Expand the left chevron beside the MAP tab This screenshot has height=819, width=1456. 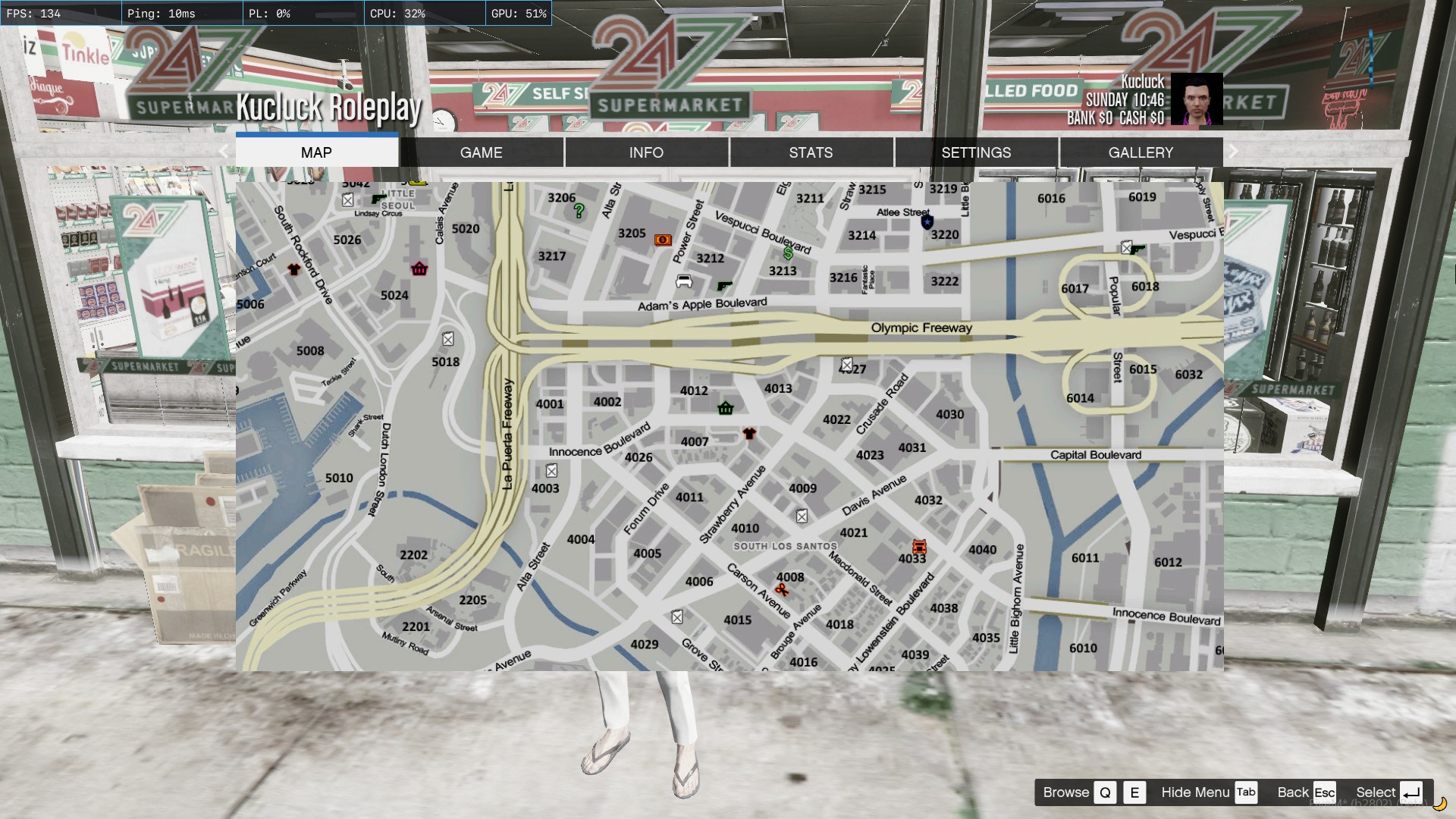click(224, 152)
